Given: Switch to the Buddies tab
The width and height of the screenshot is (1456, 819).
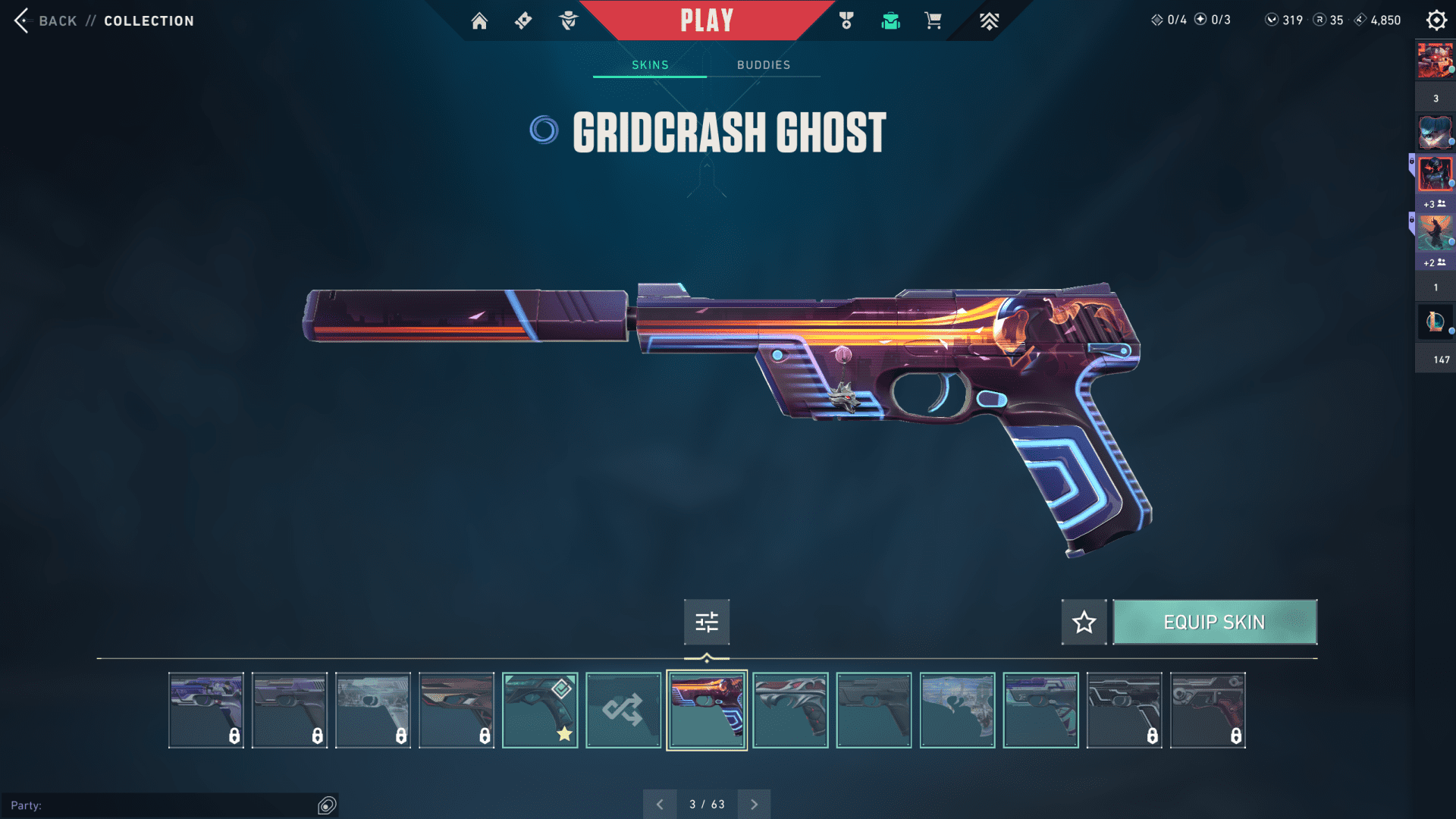Looking at the screenshot, I should (x=763, y=65).
